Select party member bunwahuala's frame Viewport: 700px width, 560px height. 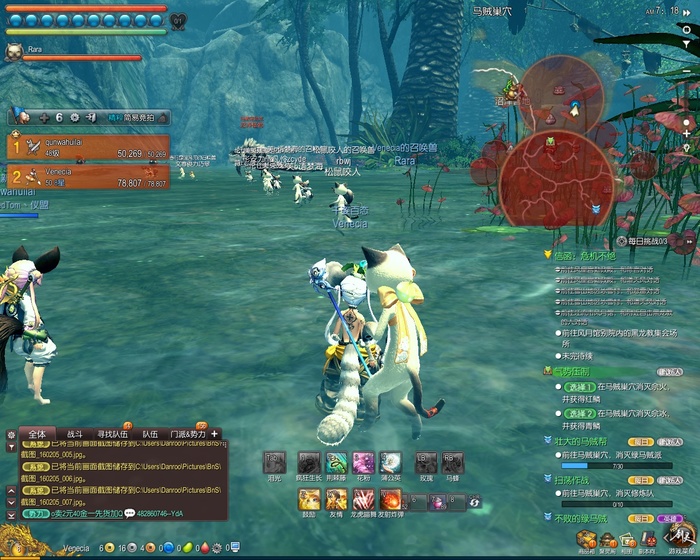point(87,147)
